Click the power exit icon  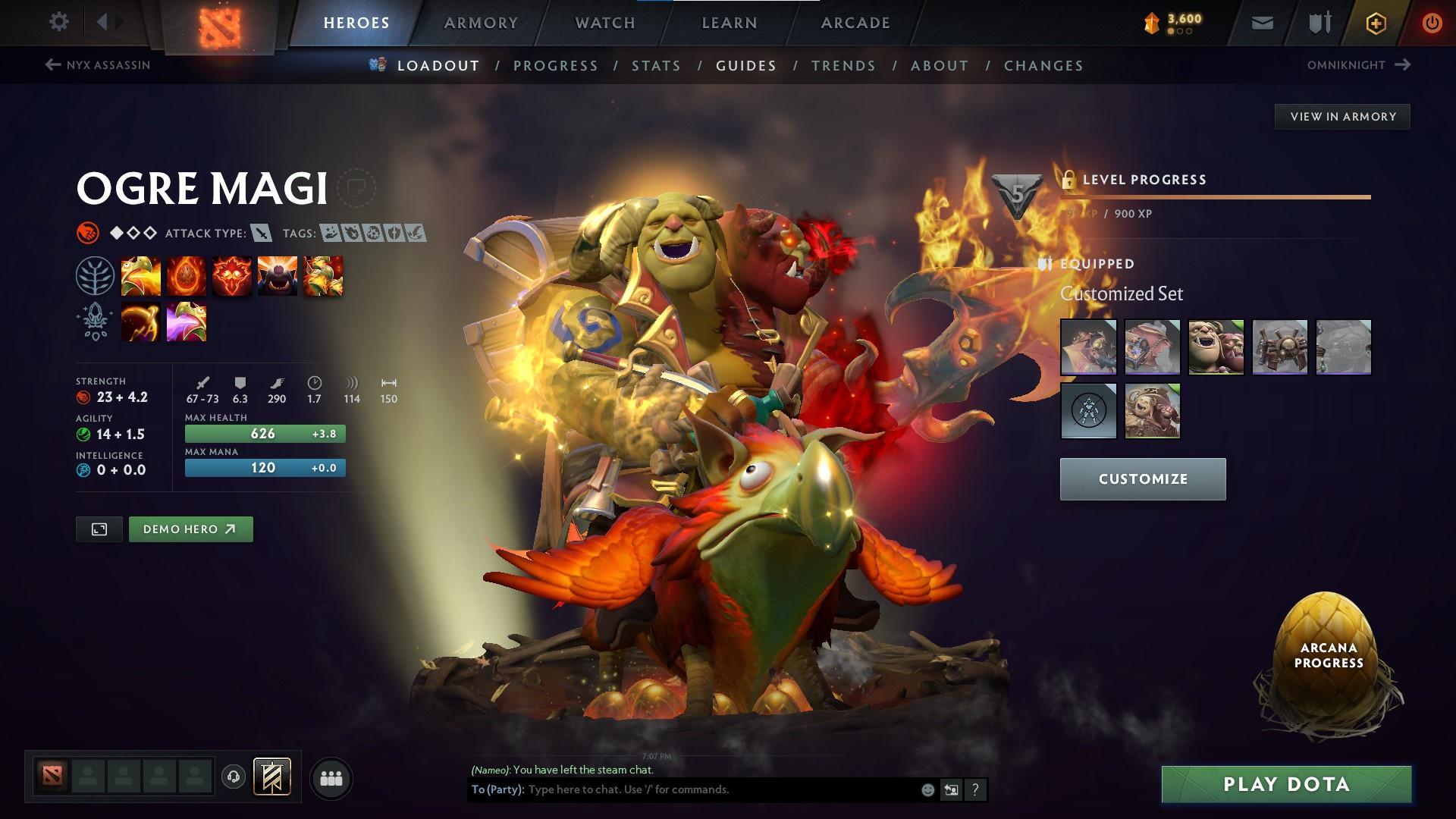click(x=1432, y=22)
